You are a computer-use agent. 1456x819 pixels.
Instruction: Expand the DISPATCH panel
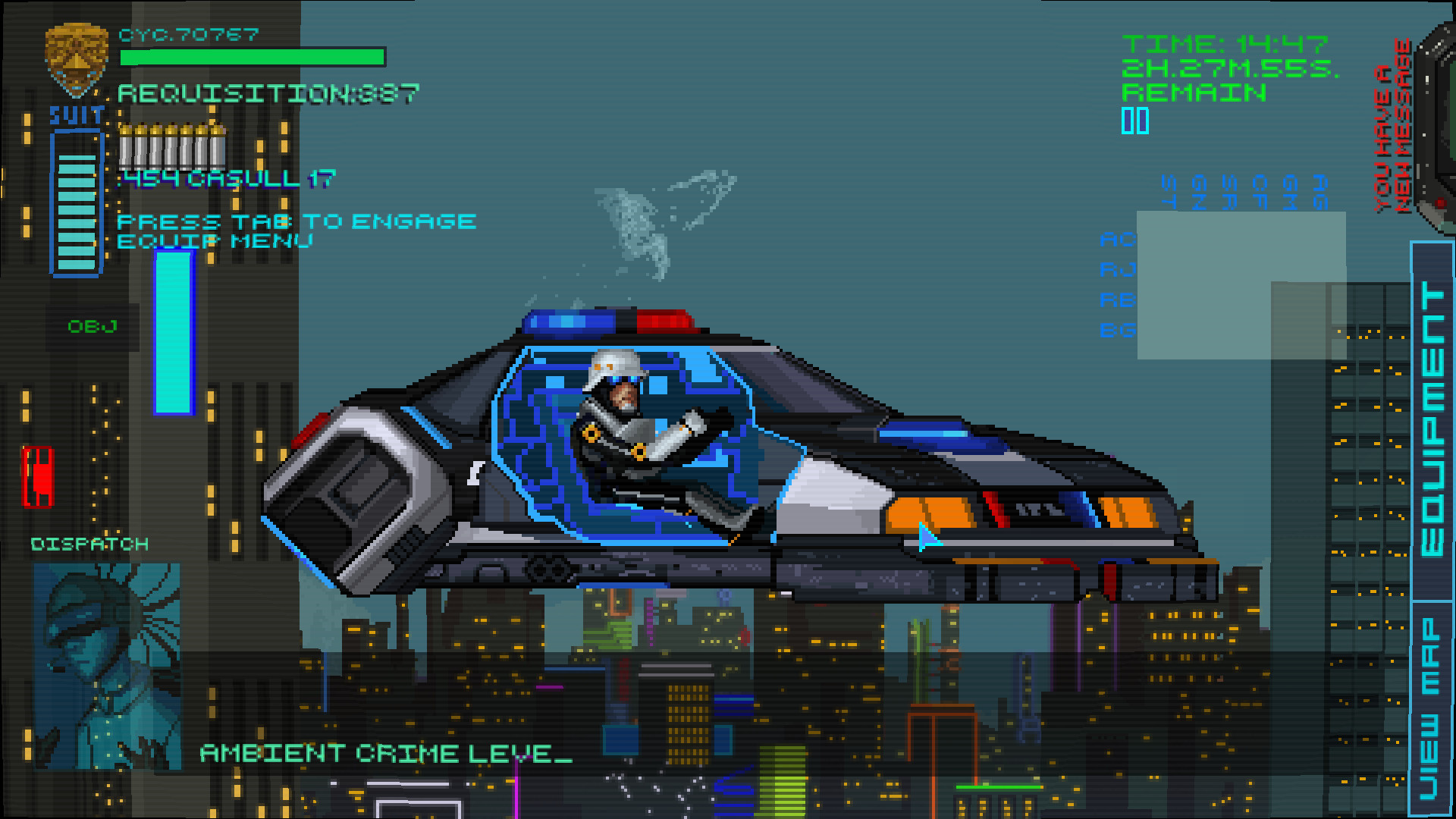click(89, 543)
